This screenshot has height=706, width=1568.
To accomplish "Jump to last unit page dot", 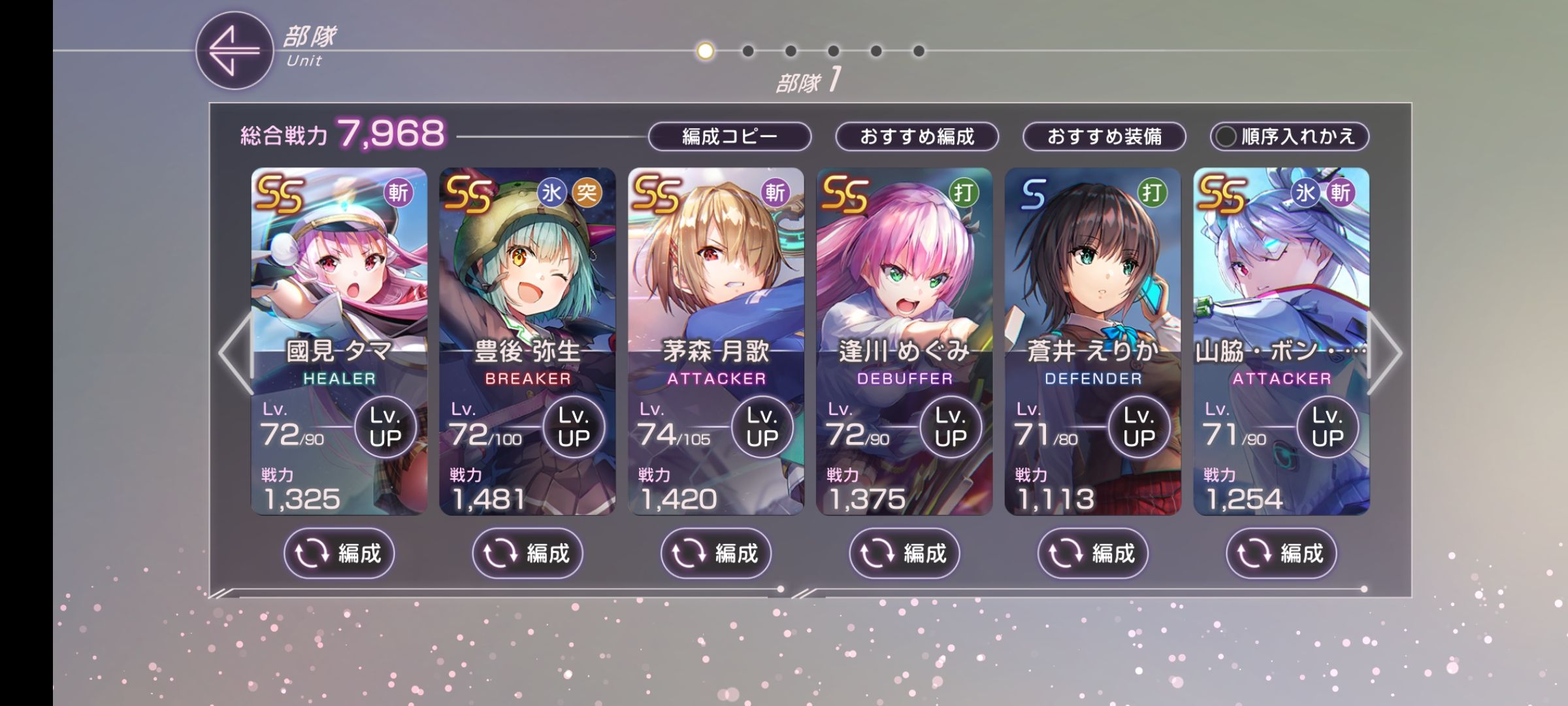I will click(x=919, y=51).
